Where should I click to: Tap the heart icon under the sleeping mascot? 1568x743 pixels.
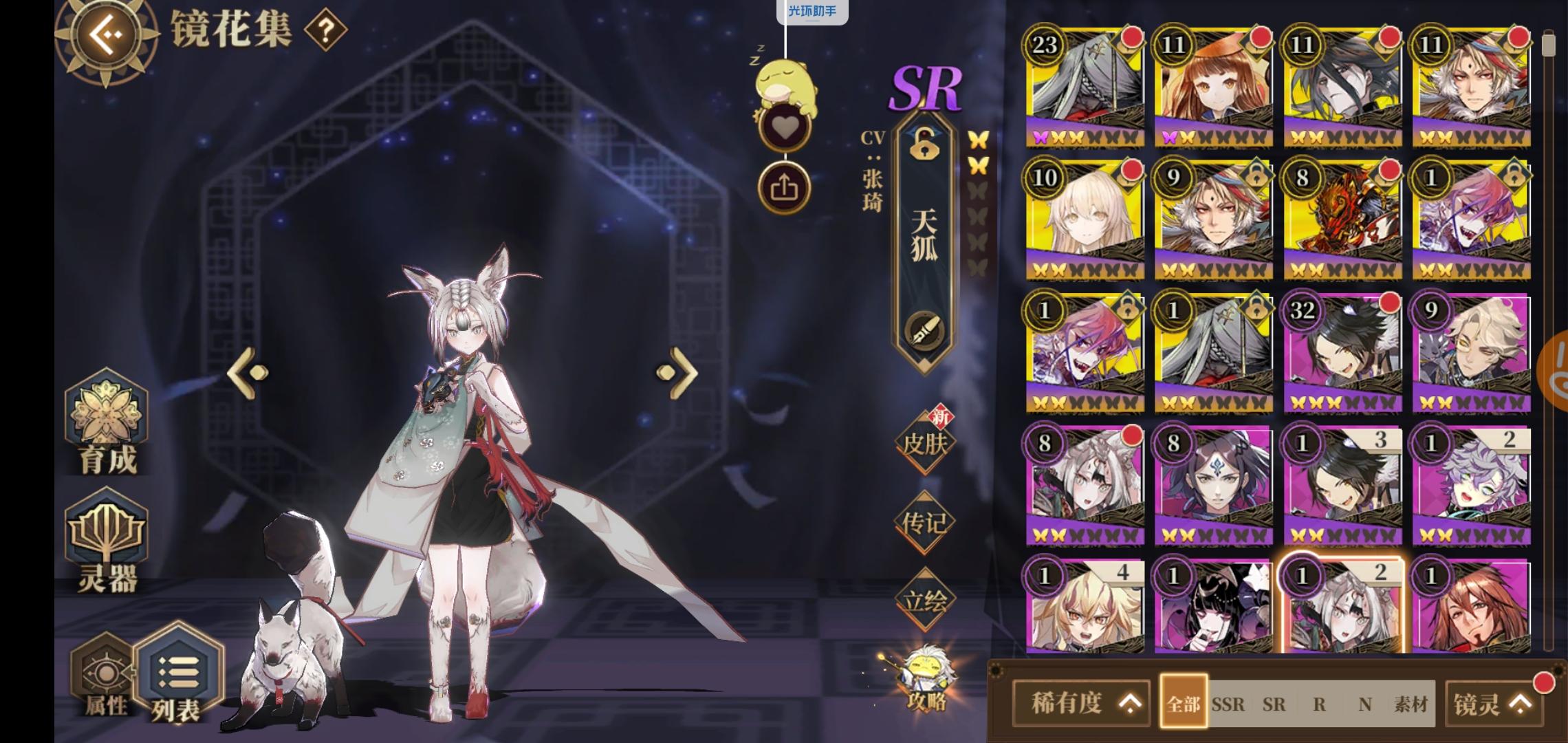pos(785,127)
